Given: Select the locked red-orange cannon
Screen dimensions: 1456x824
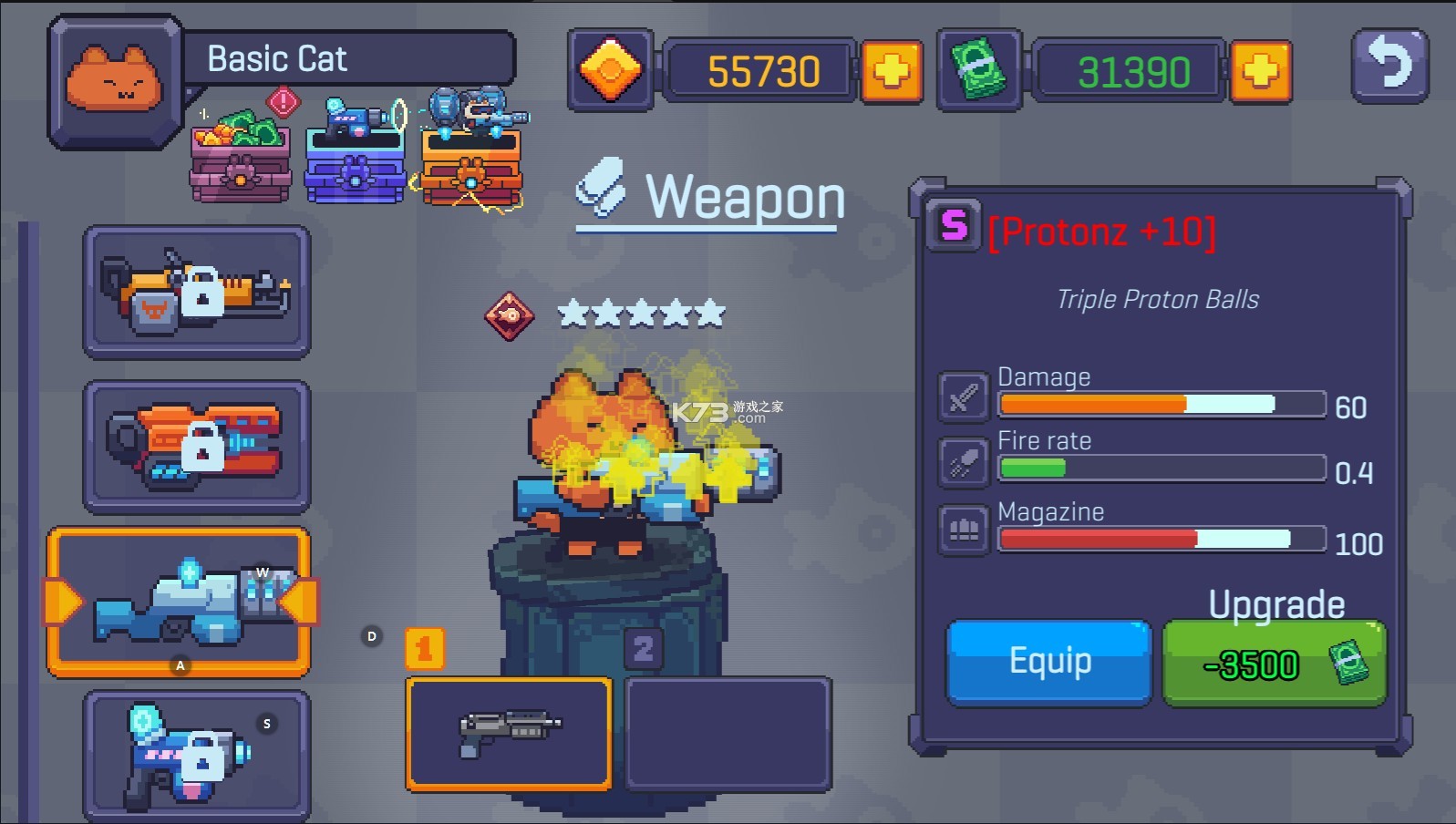Looking at the screenshot, I should point(197,447).
